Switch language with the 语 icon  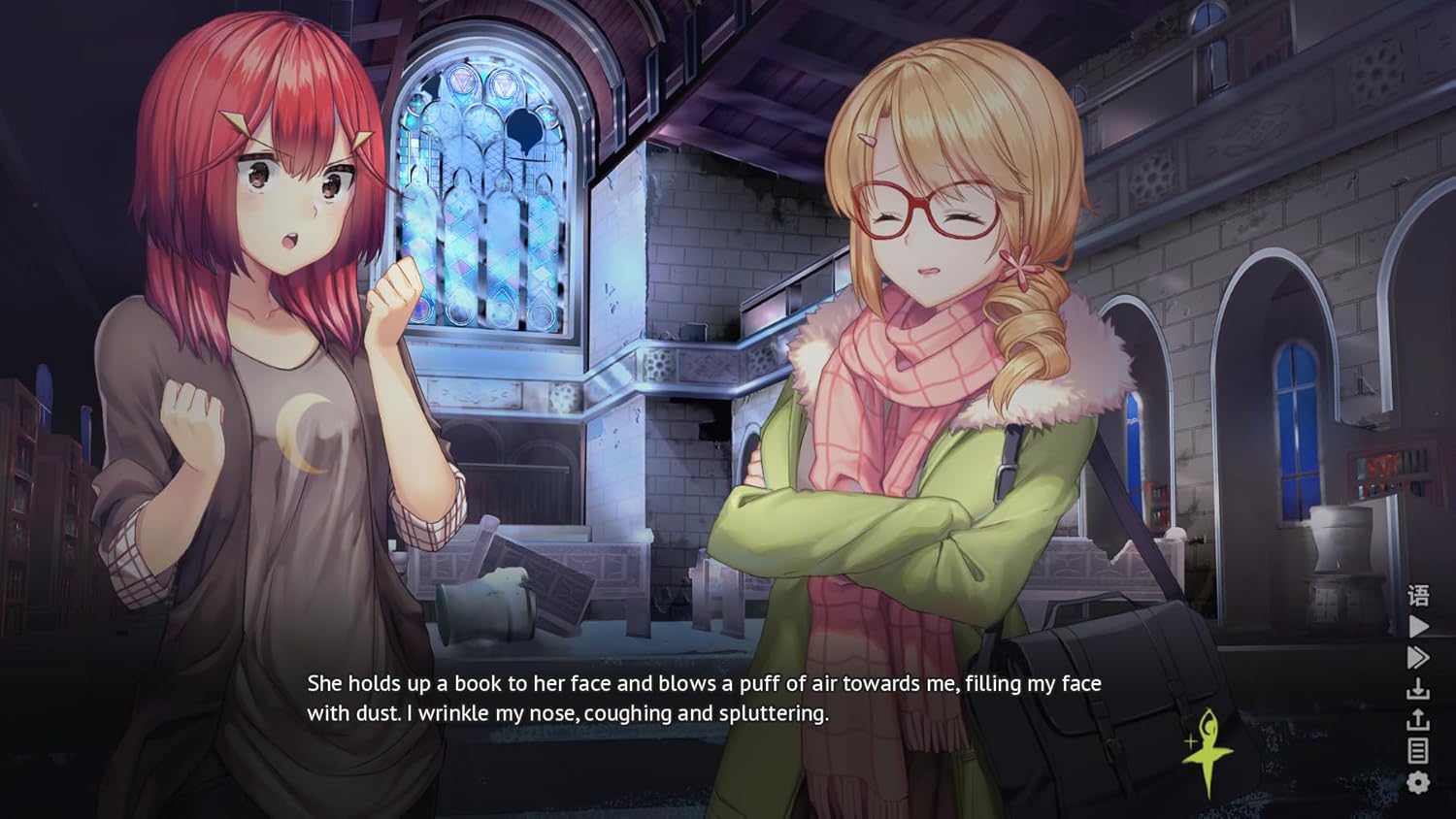(x=1418, y=595)
